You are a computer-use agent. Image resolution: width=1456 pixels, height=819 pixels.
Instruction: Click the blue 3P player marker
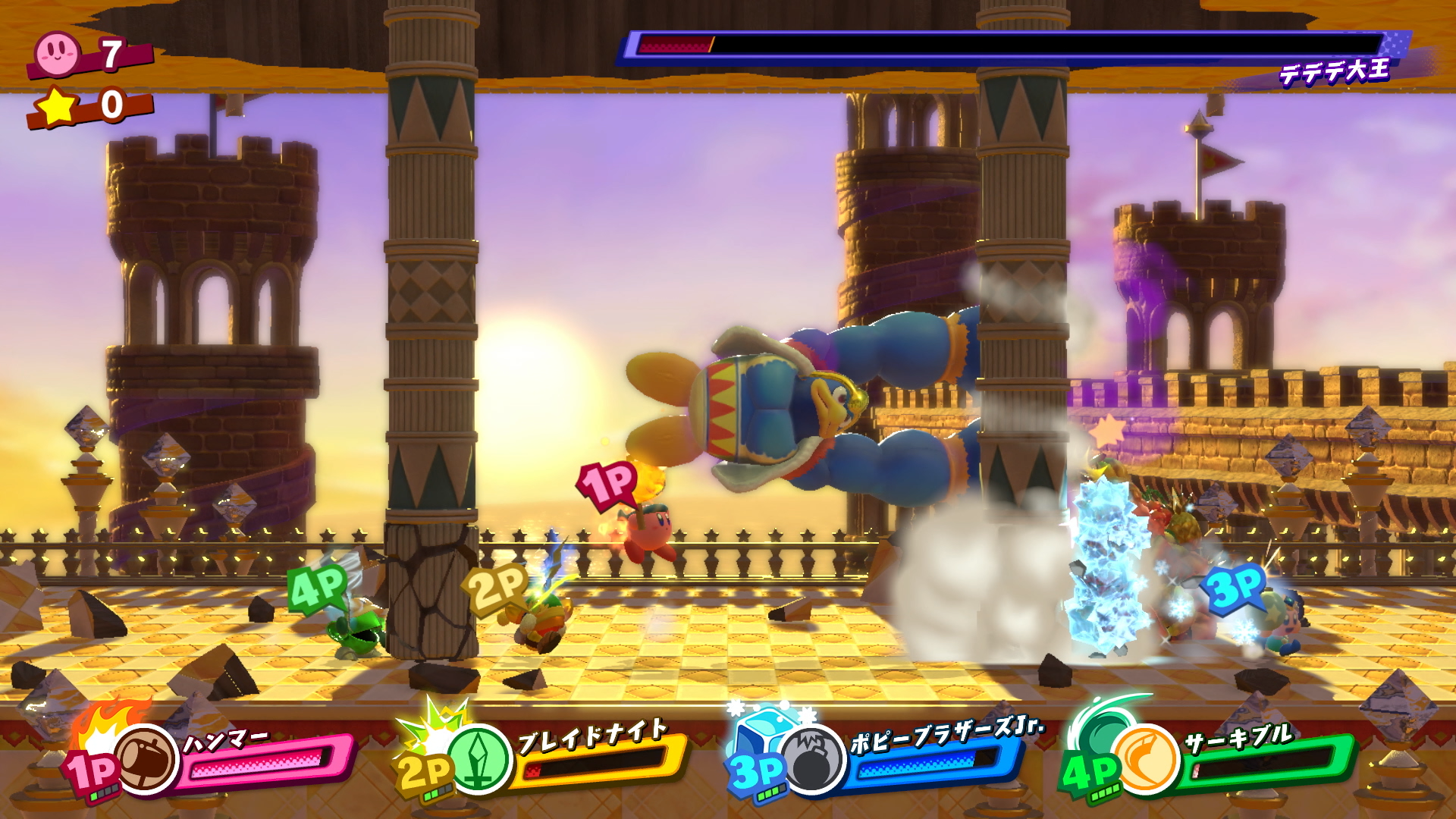click(1235, 587)
